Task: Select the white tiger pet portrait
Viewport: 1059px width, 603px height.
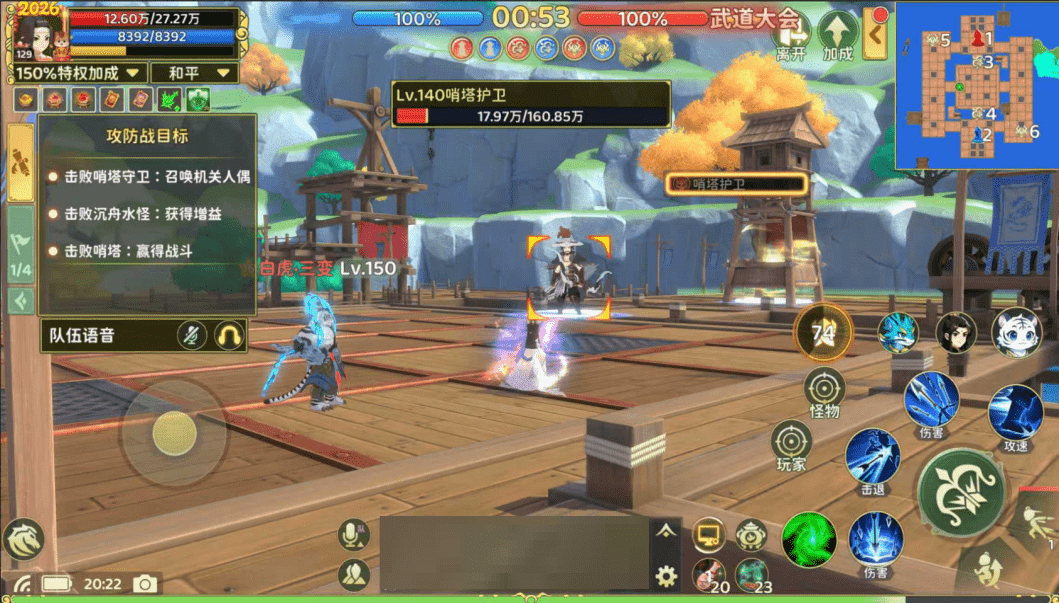Action: (1016, 333)
